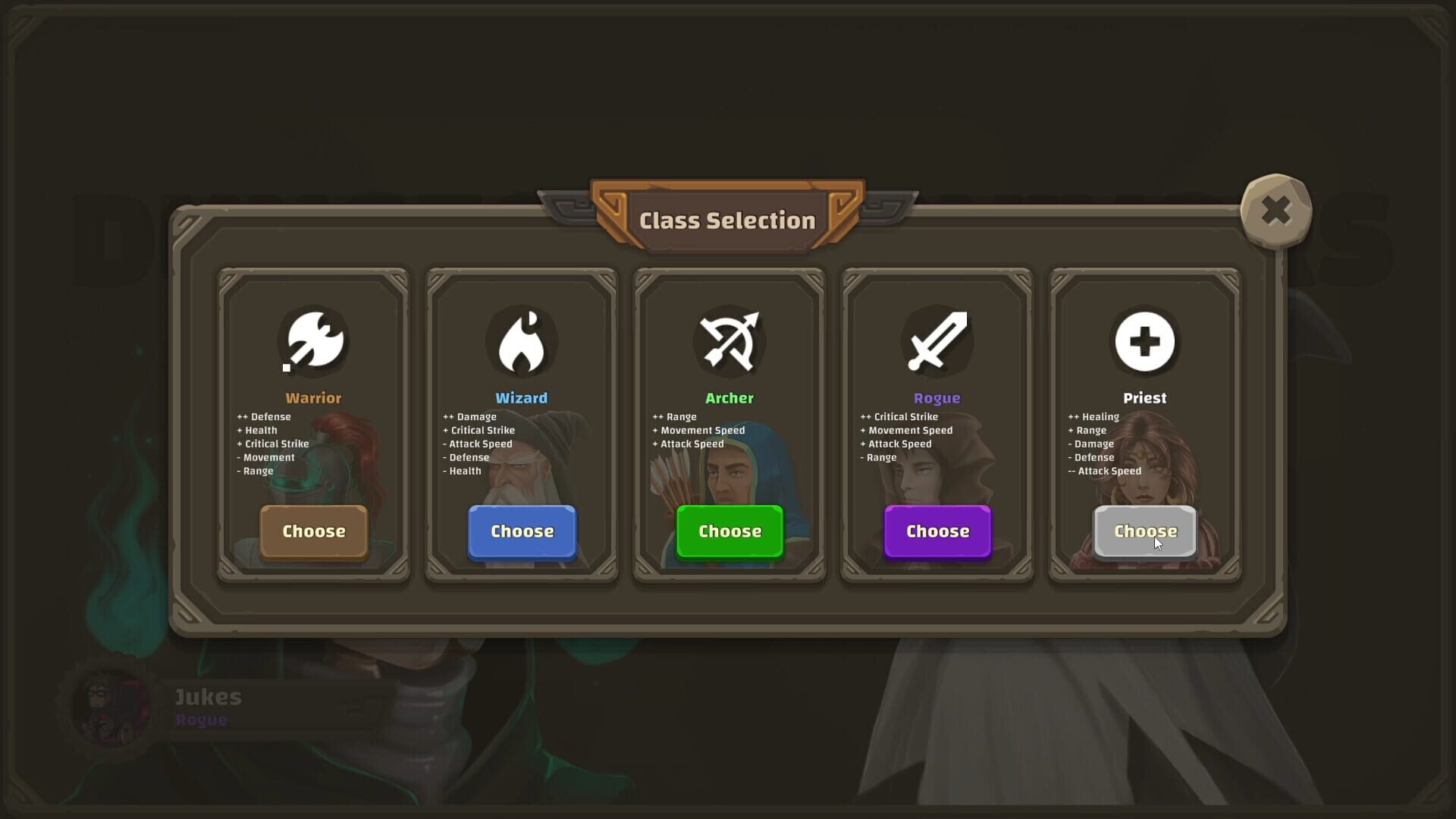This screenshot has height=819, width=1456.
Task: Select the Archer bow icon
Action: point(729,341)
